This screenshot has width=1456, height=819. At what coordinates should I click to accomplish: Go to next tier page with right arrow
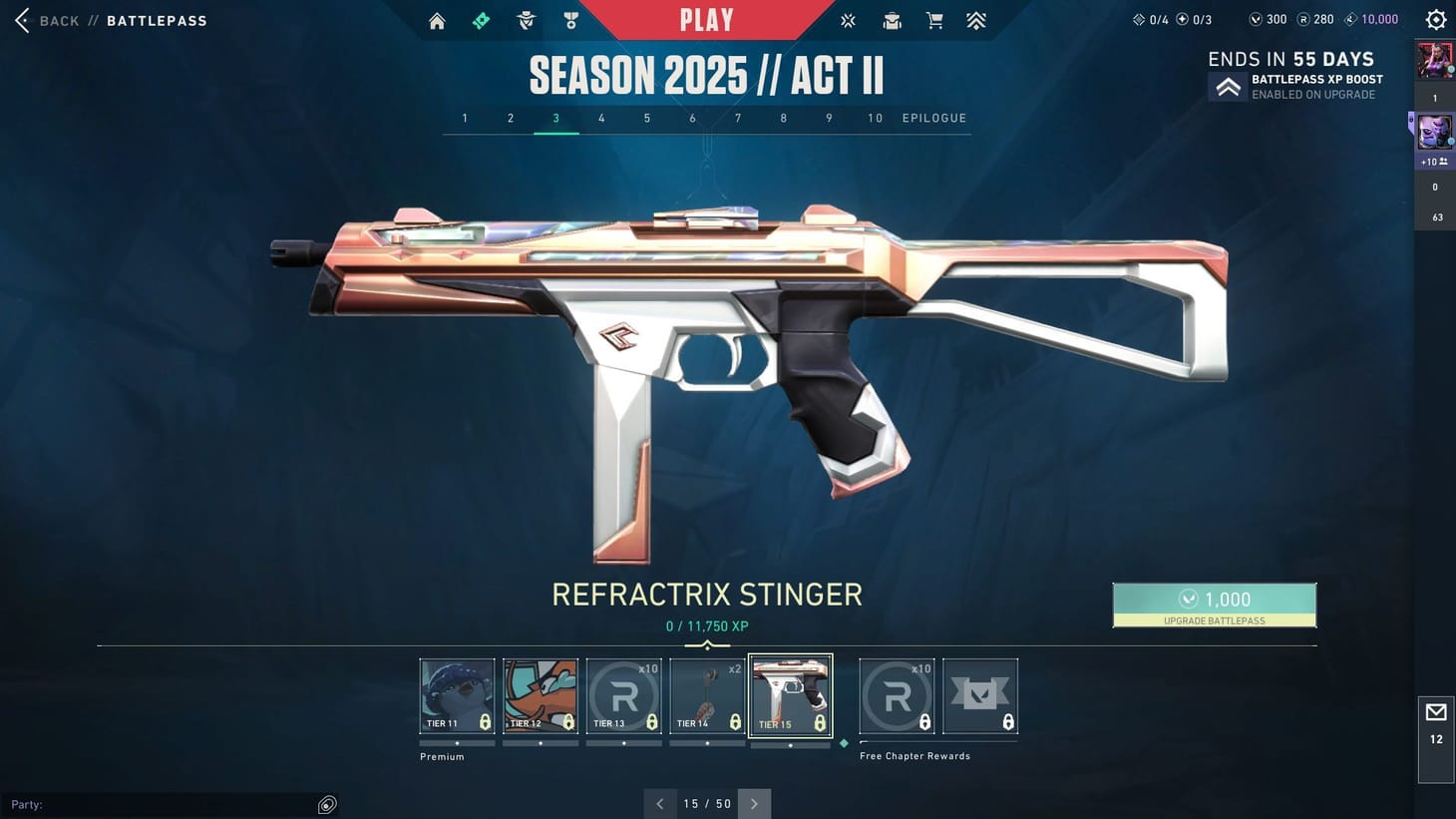click(755, 803)
